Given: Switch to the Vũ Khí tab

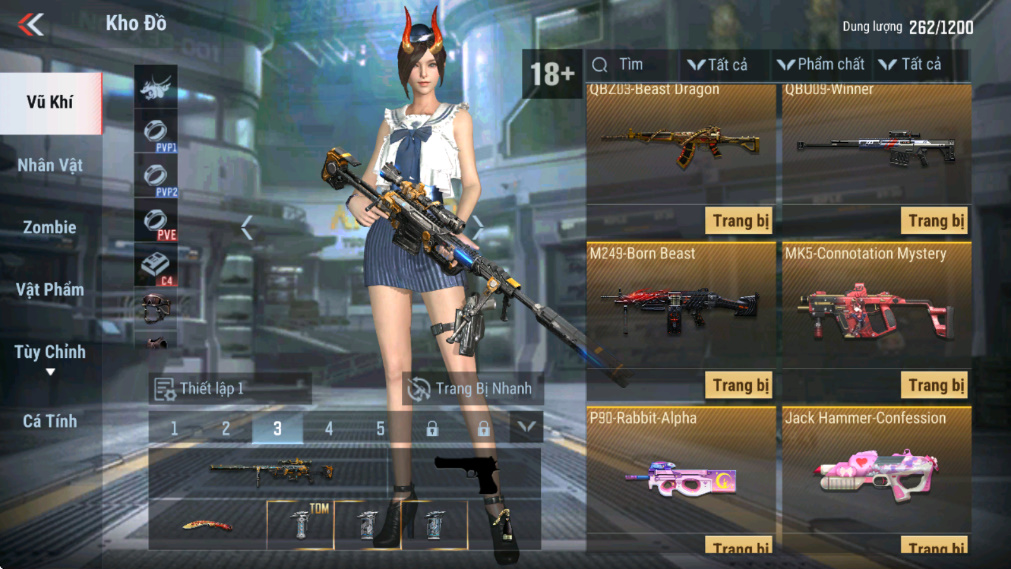Looking at the screenshot, I should pyautogui.click(x=50, y=102).
